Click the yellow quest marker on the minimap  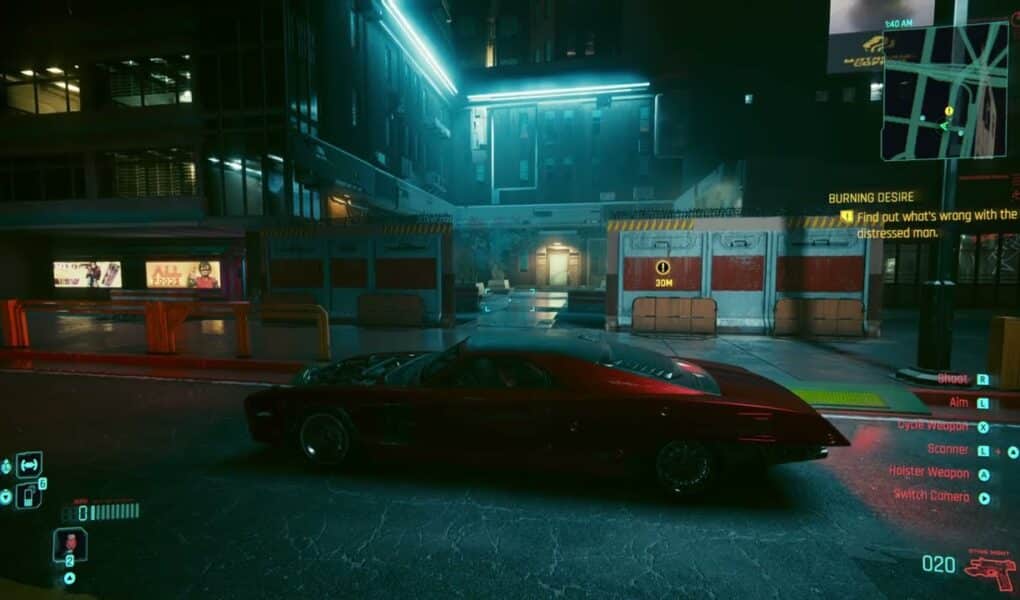pyautogui.click(x=949, y=111)
